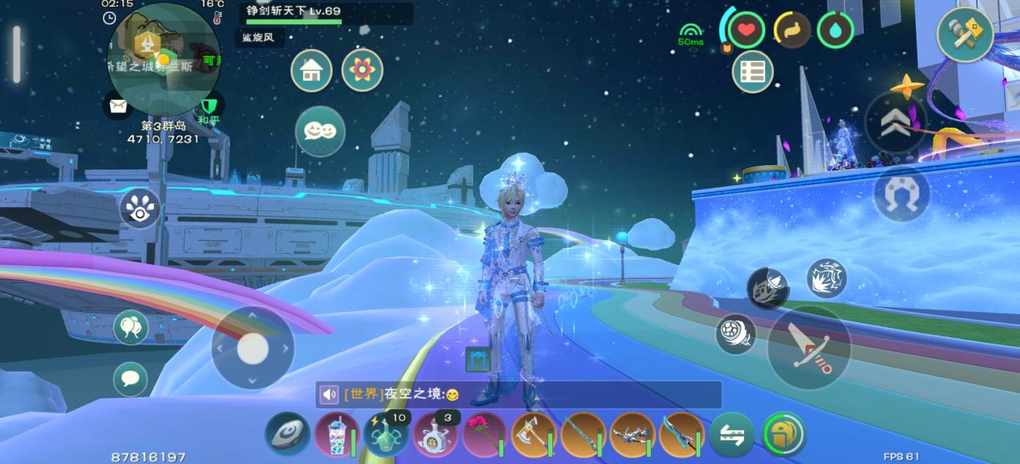
Task: Open the list menu button
Action: click(753, 71)
